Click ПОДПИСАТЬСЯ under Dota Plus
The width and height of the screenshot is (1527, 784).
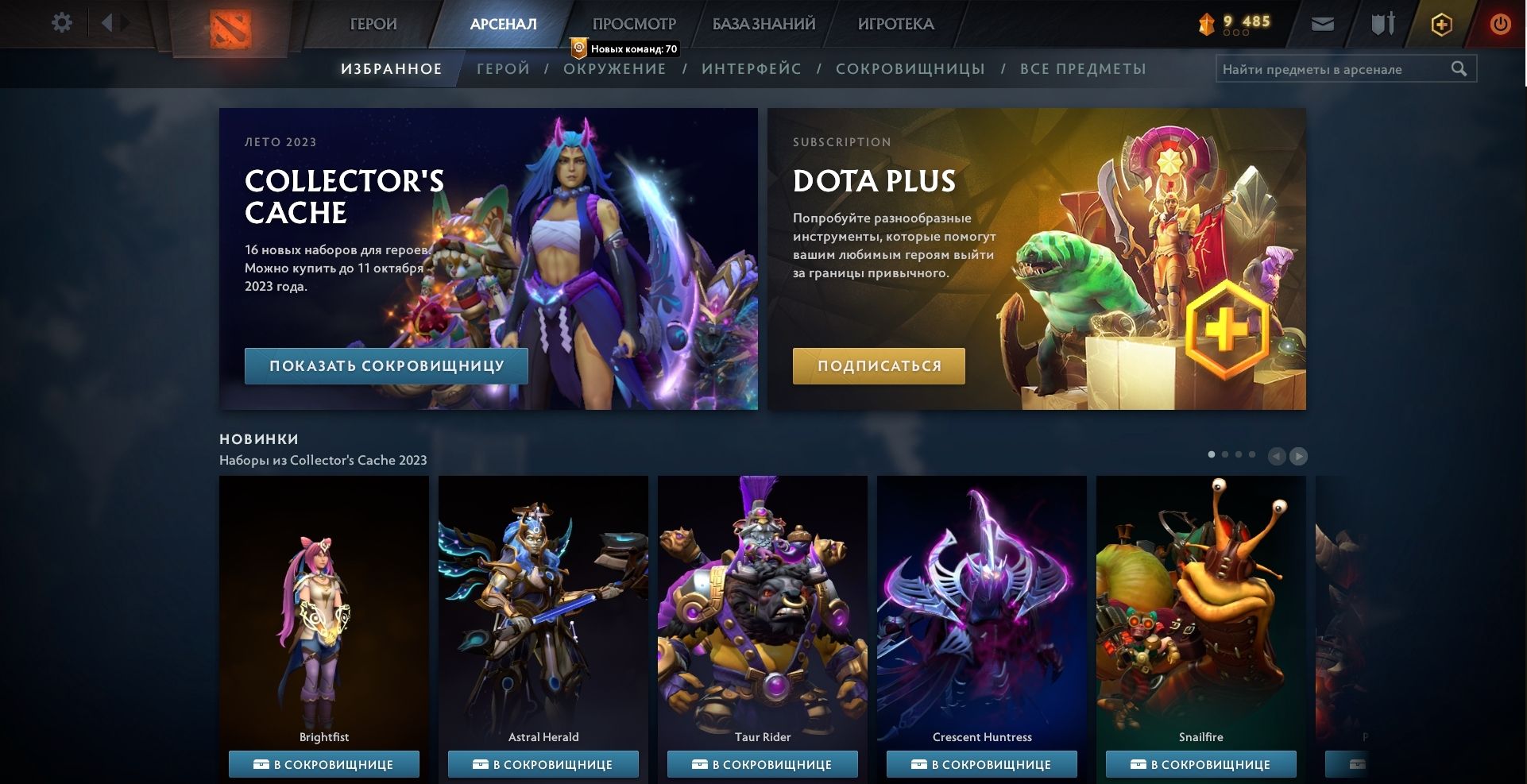879,365
